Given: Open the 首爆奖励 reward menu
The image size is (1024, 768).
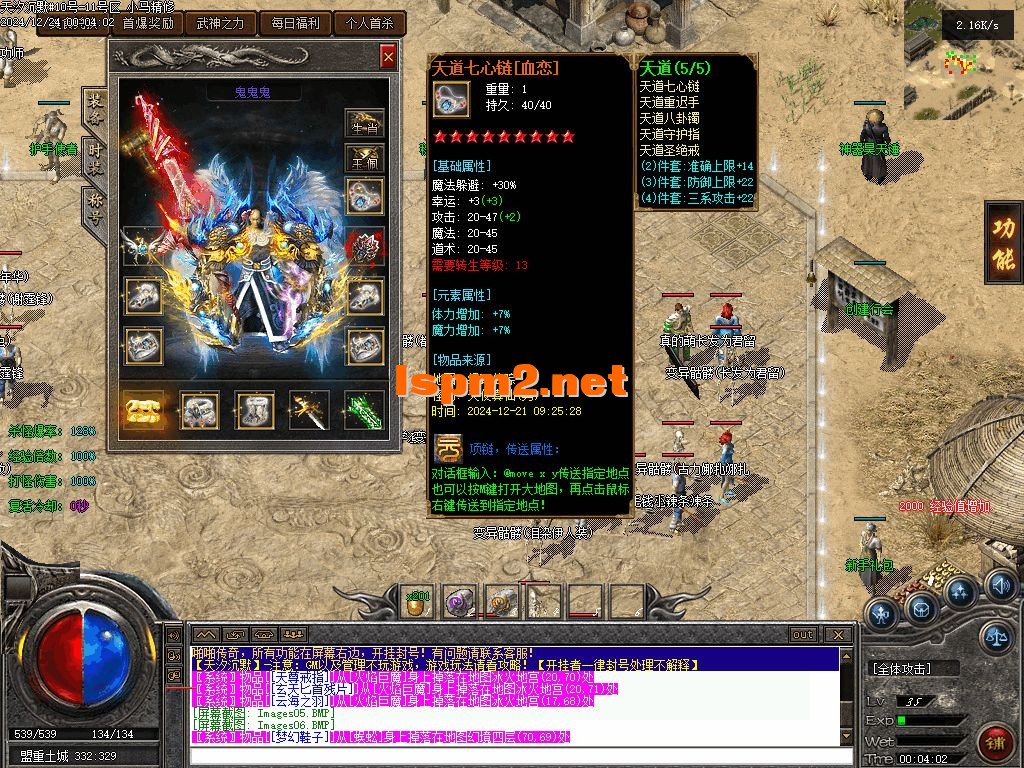Looking at the screenshot, I should click(141, 23).
